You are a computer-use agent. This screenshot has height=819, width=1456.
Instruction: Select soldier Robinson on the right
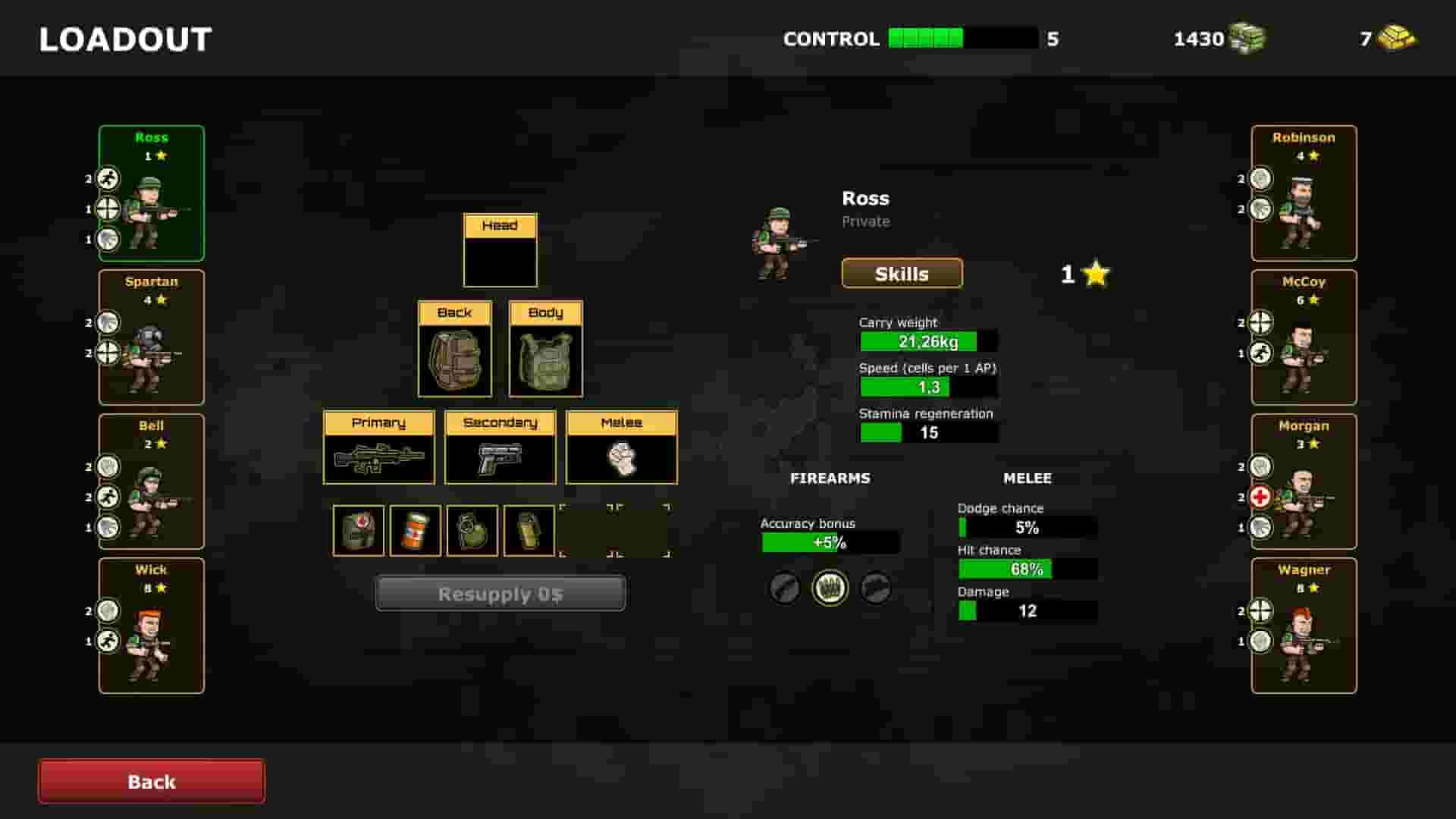1304,192
